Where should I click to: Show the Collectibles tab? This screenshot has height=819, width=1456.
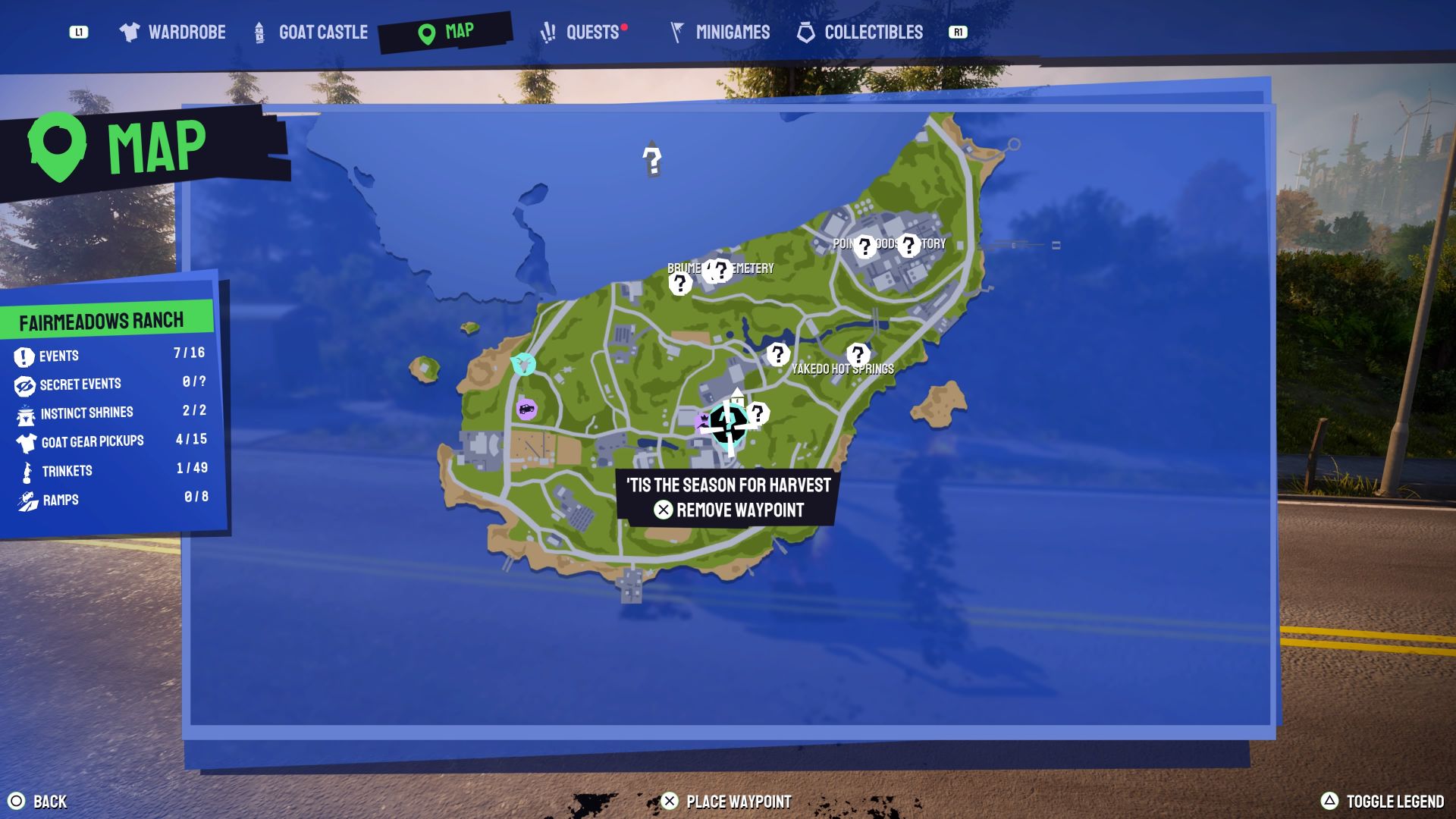(860, 32)
